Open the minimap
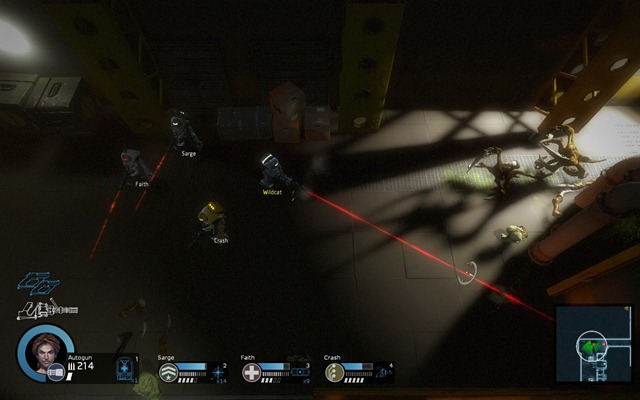Viewport: 640px width, 400px height. pos(595,345)
